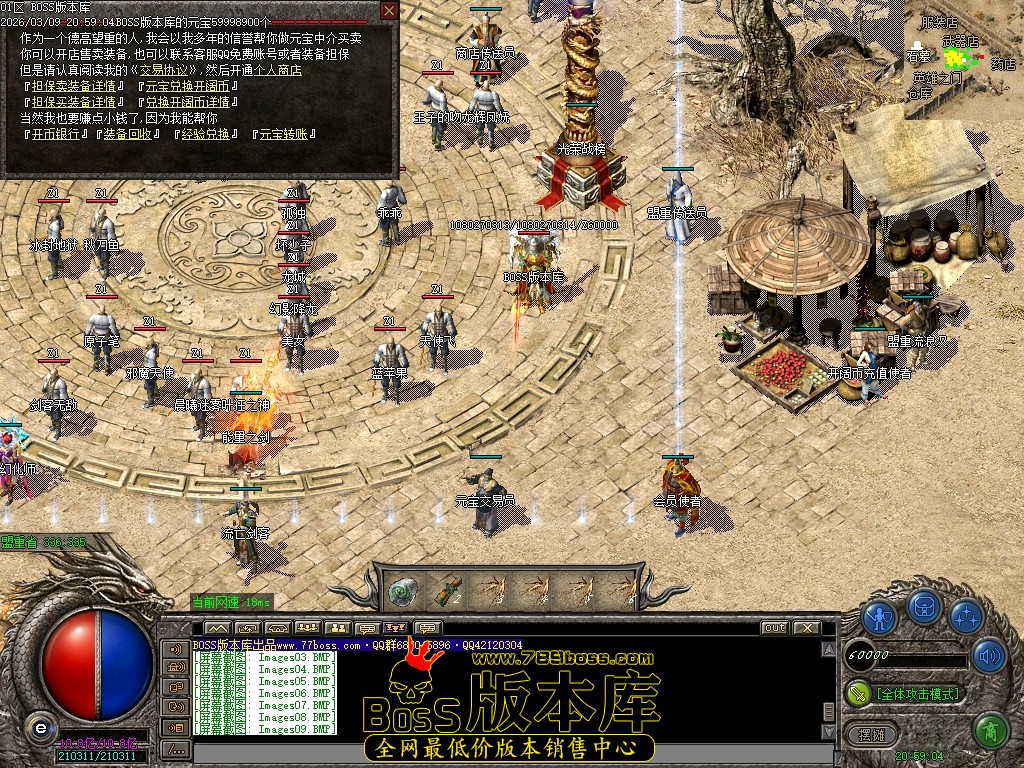Click the 'out' button above the chat

point(774,628)
